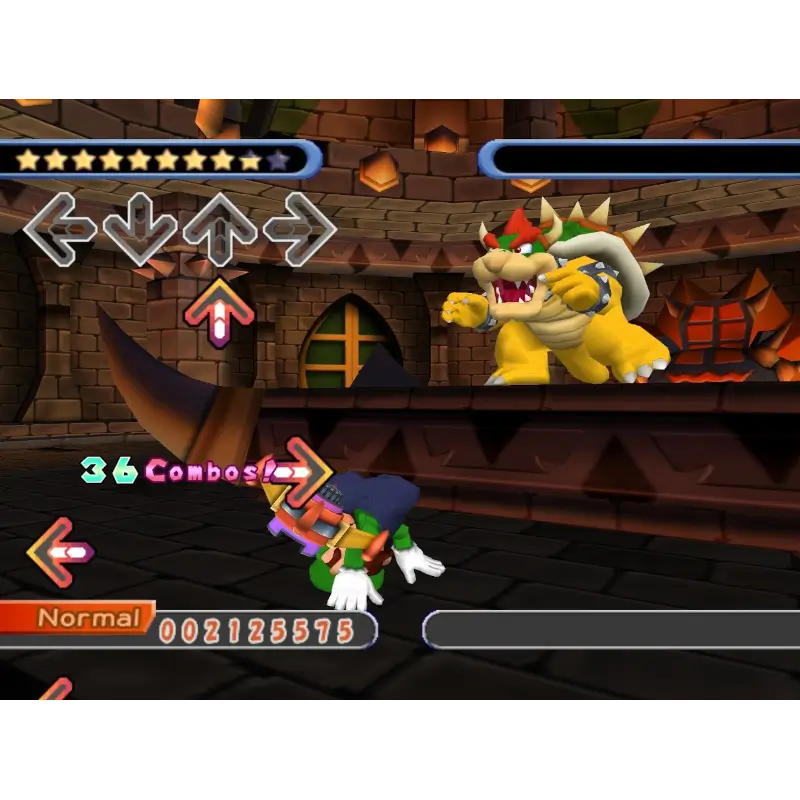Hit the up arrow step-zone target
Viewport: 800px width, 800px height.
(219, 229)
